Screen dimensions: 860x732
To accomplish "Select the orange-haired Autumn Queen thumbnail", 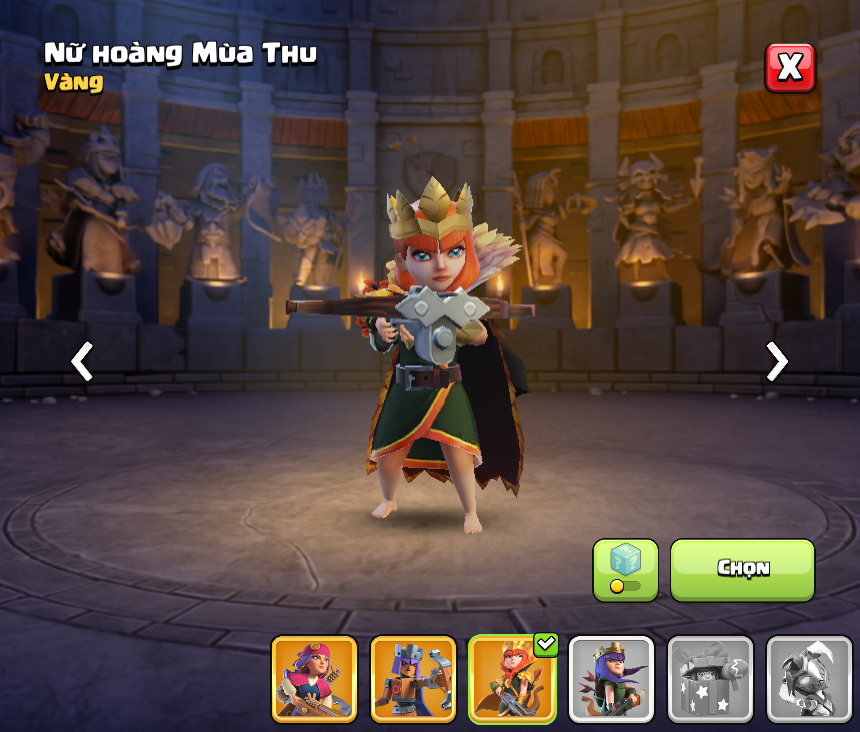I will coord(512,679).
